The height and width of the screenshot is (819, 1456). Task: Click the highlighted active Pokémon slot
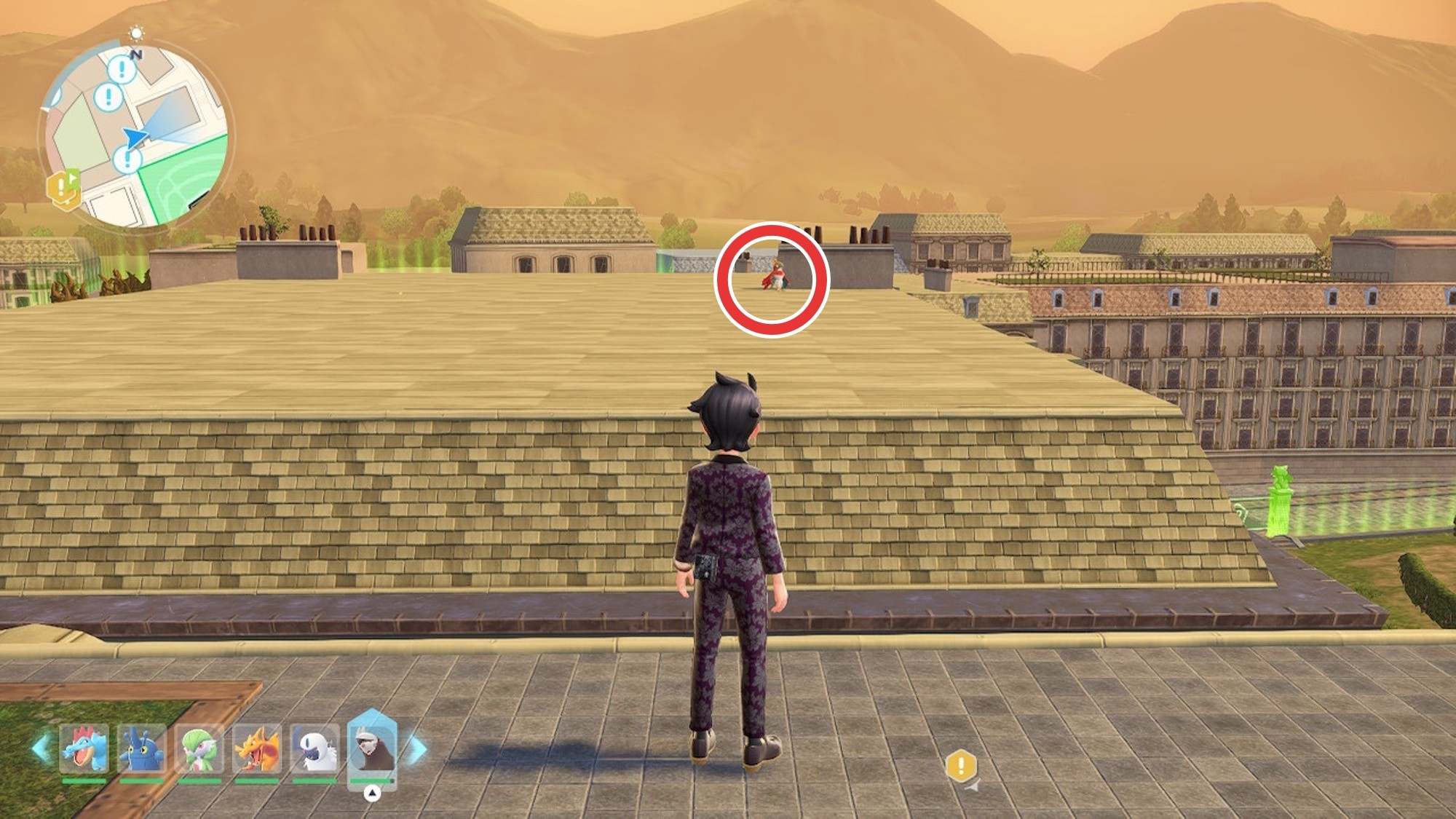coord(372,748)
